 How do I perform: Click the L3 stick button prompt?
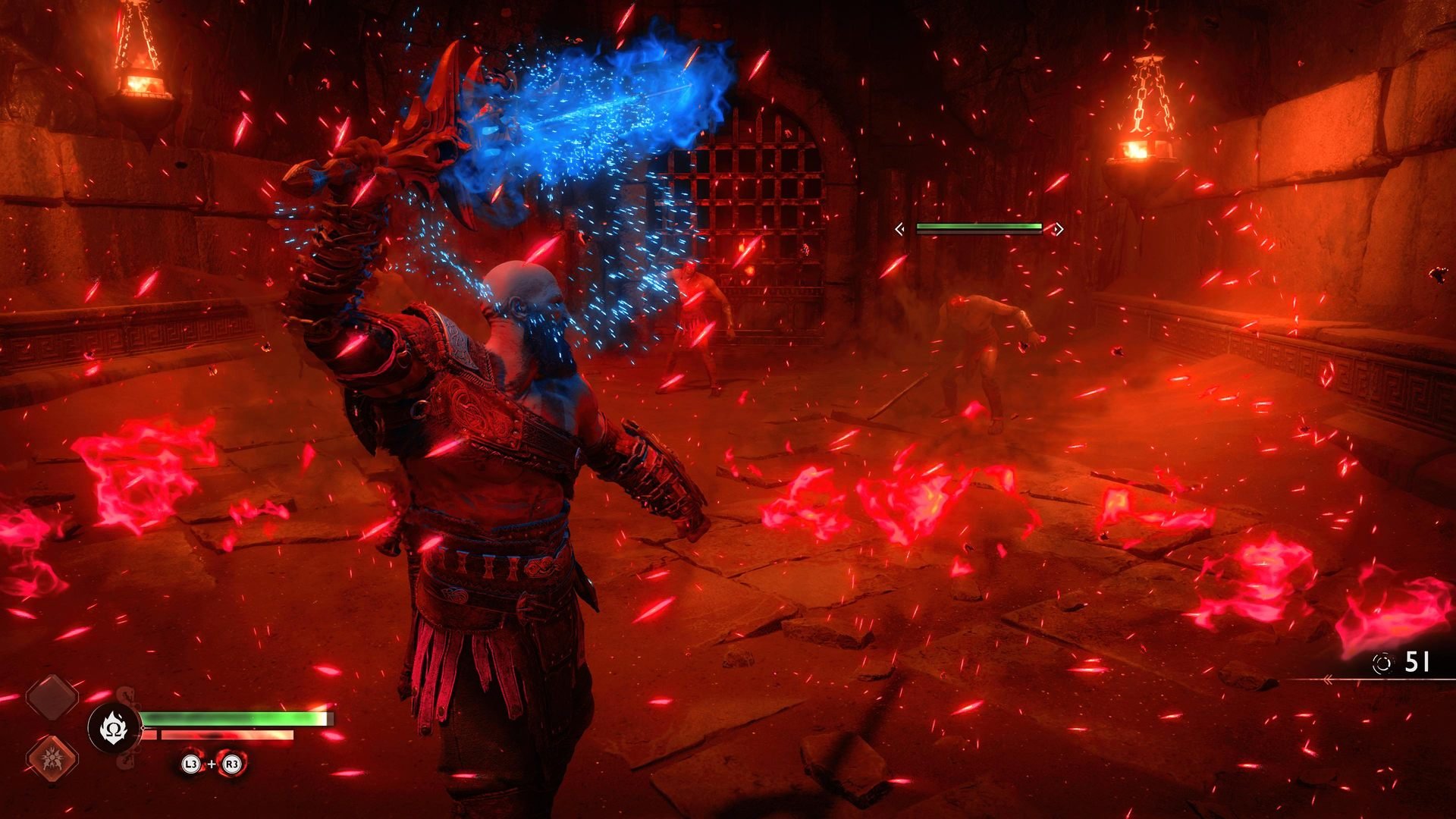click(190, 764)
